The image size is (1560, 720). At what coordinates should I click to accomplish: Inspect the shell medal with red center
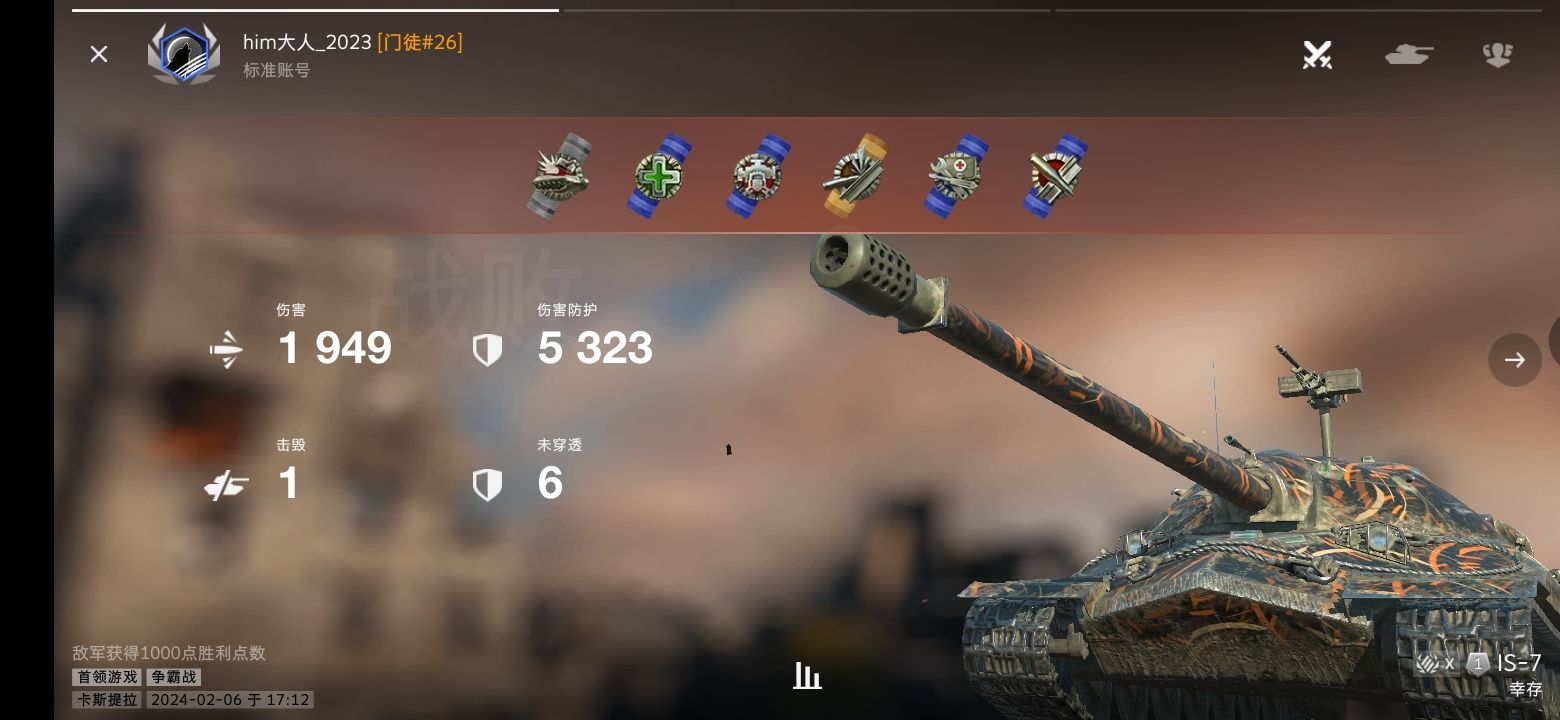pos(1055,176)
